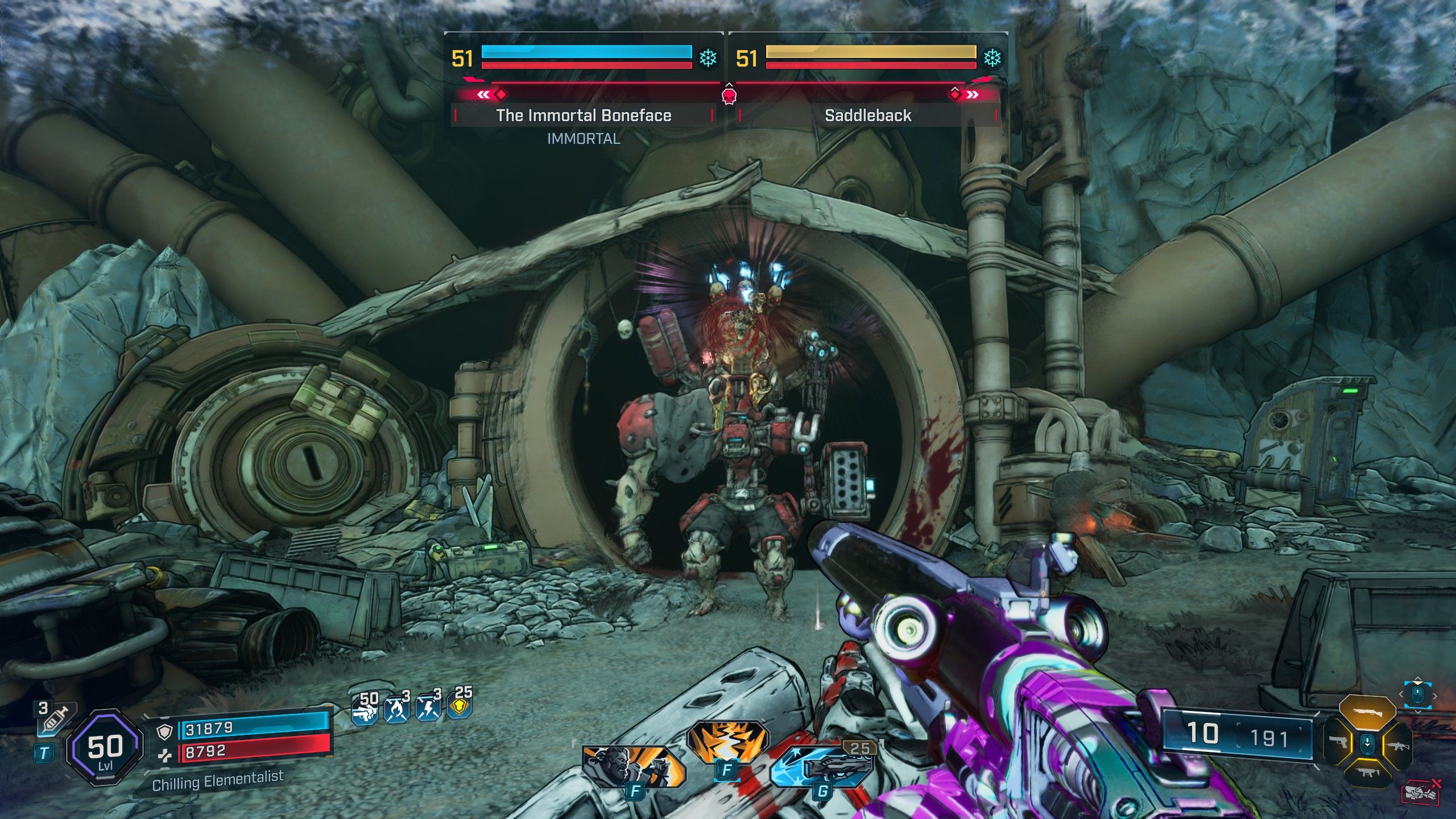
Task: Activate the bearded character action skill
Action: coord(632,766)
